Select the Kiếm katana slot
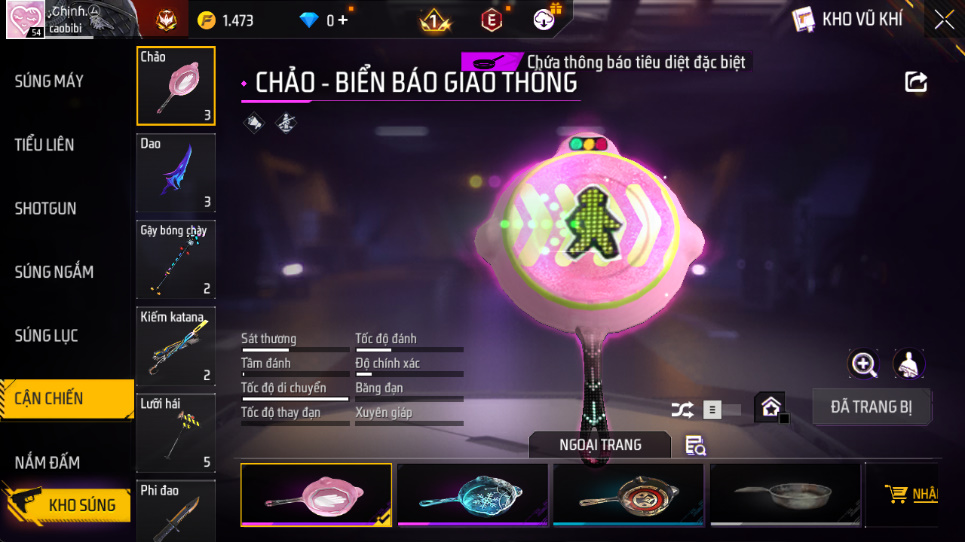This screenshot has height=542, width=965. [x=176, y=345]
